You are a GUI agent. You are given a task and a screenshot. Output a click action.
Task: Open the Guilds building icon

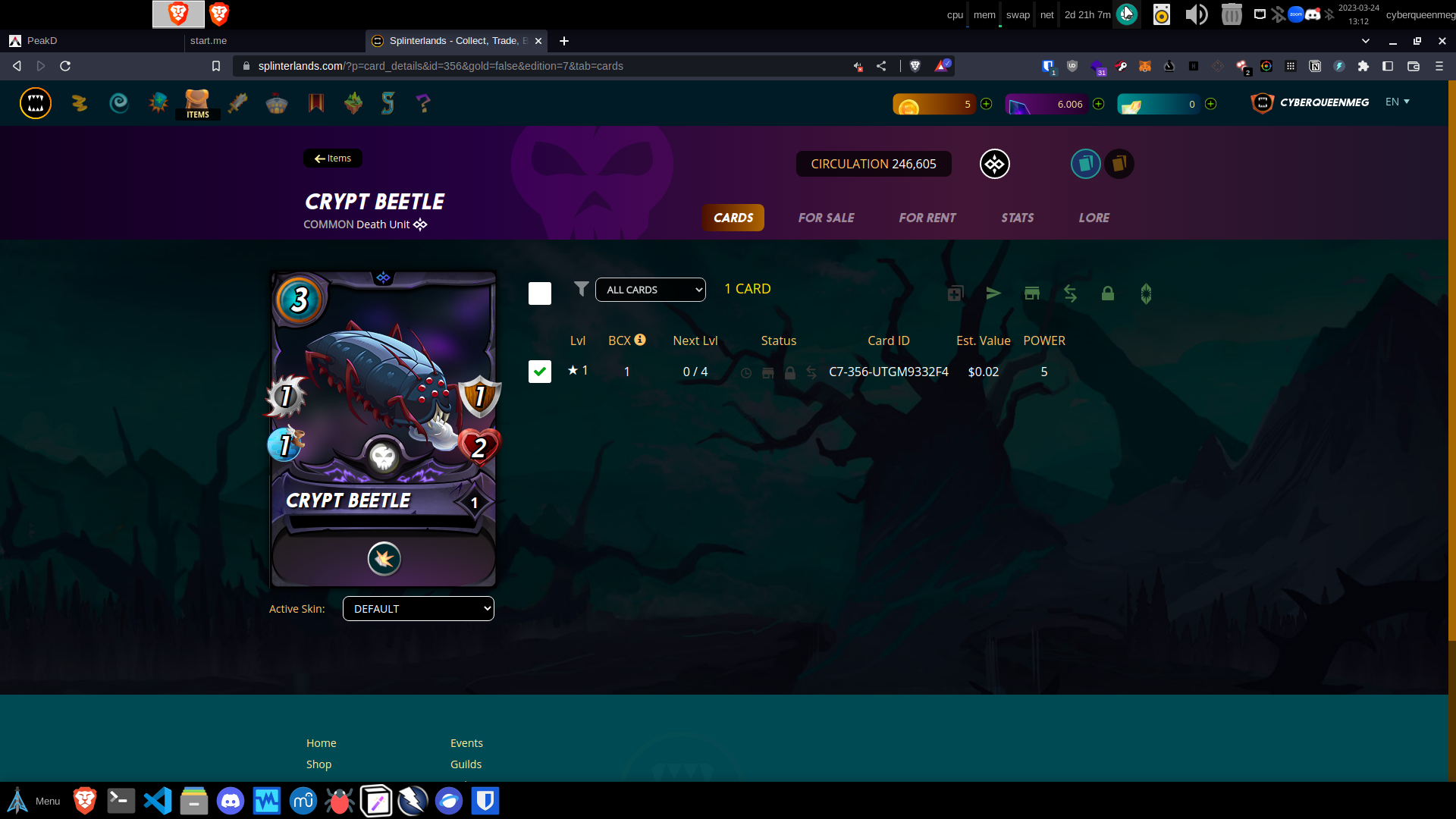tap(276, 102)
